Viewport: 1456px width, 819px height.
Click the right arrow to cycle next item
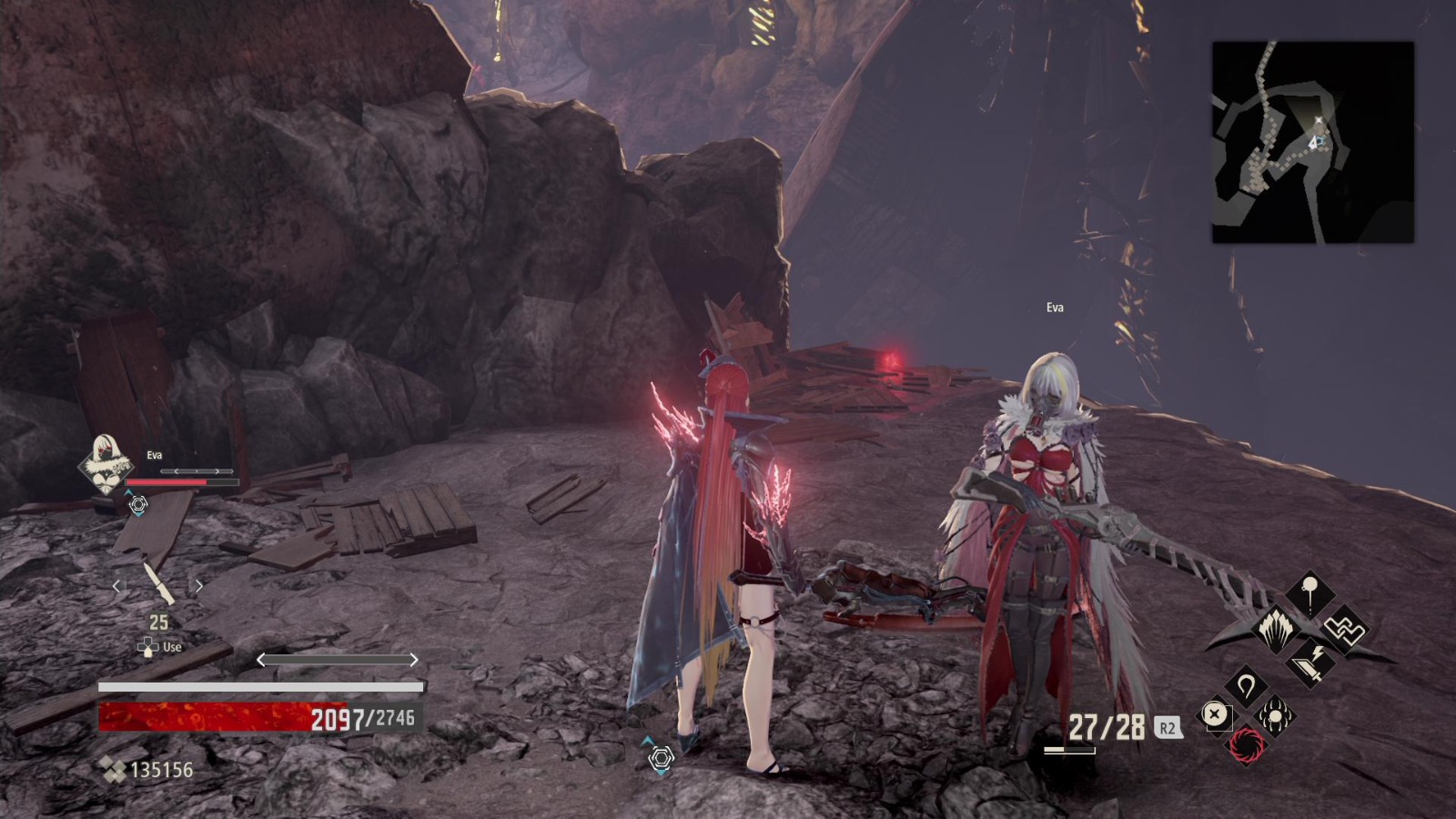pos(197,585)
